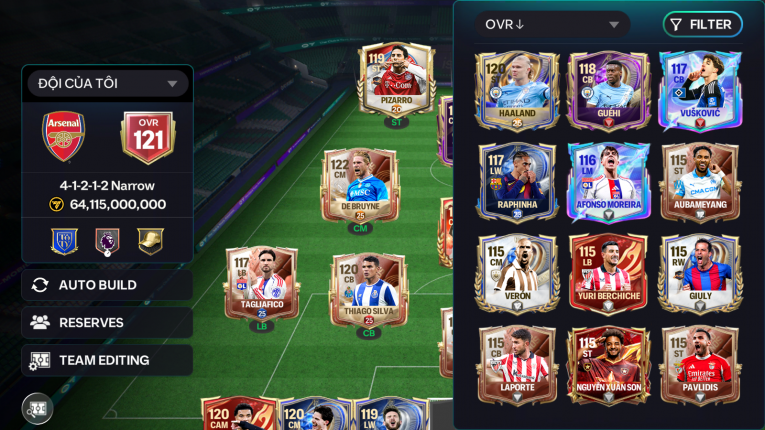Viewport: 765px width, 430px height.
Task: Select Tagliafico at left back
Action: 261,286
